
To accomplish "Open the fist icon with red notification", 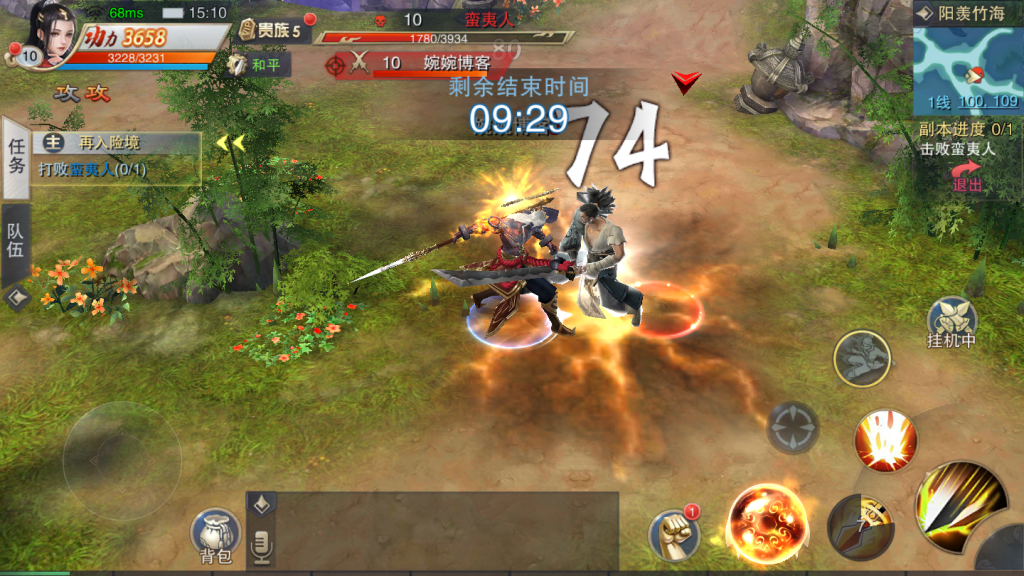I will [673, 534].
